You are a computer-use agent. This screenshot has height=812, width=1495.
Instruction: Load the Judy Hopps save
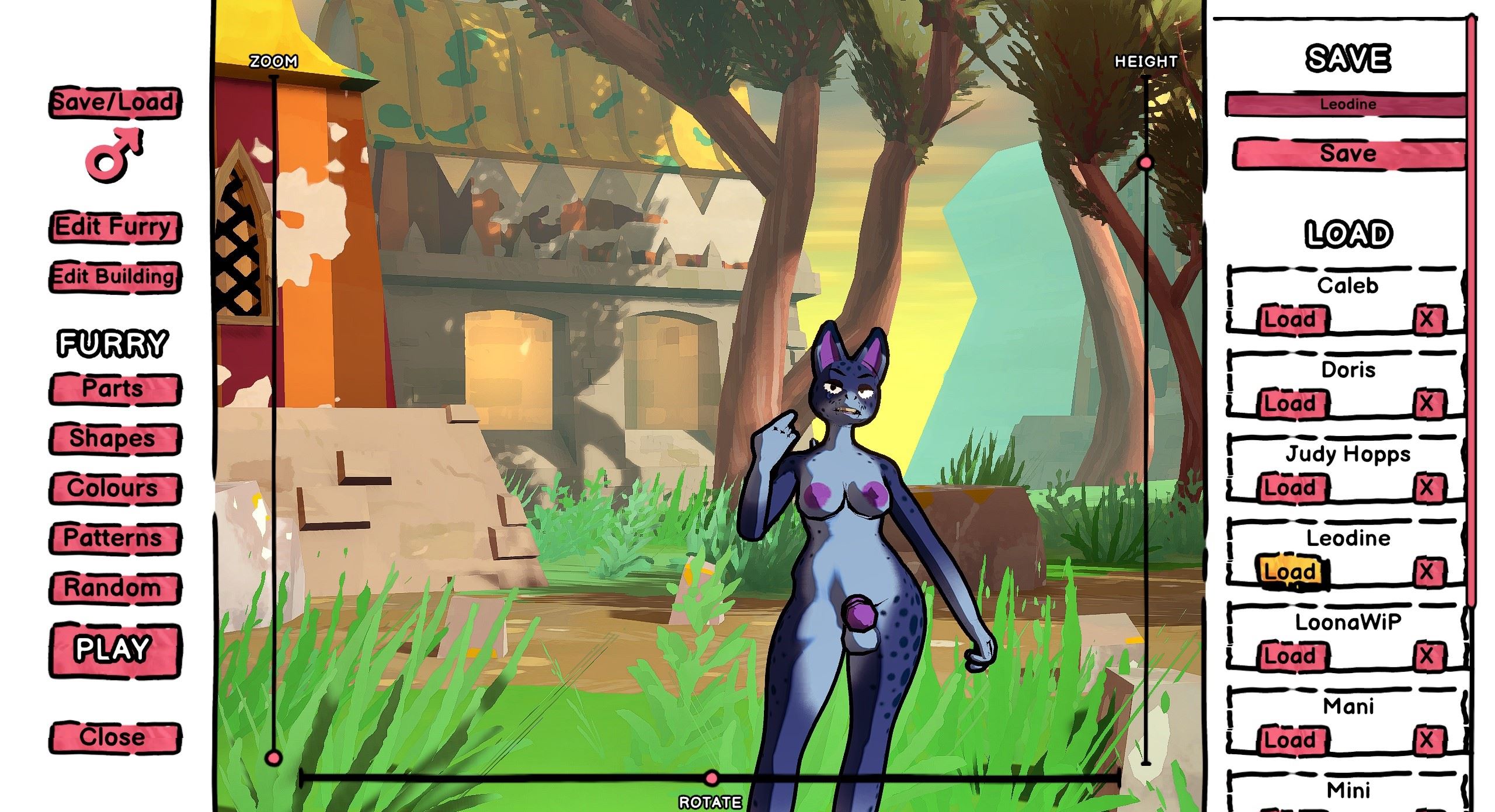tap(1289, 488)
